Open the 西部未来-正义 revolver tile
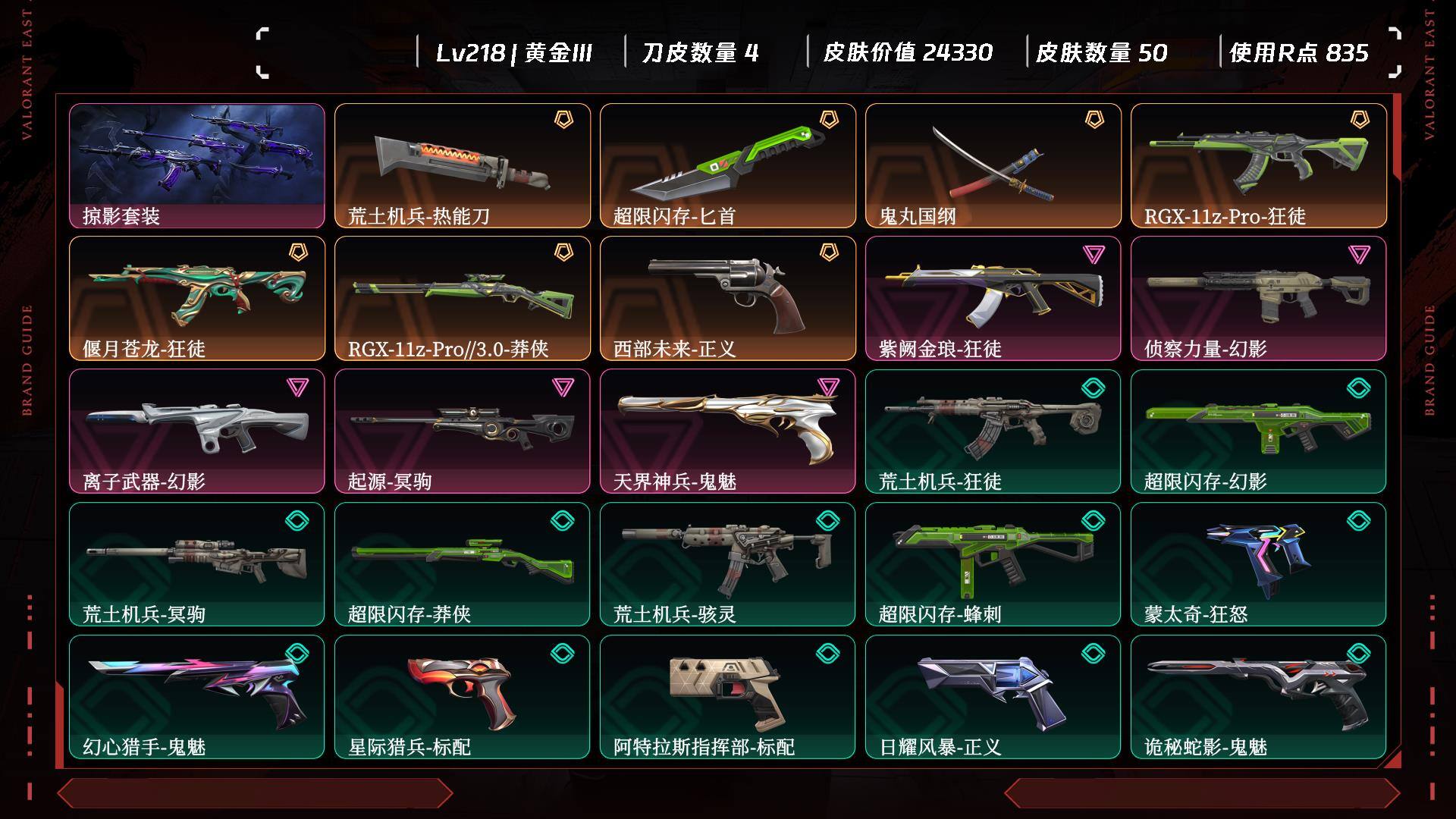1456x819 pixels. point(727,298)
